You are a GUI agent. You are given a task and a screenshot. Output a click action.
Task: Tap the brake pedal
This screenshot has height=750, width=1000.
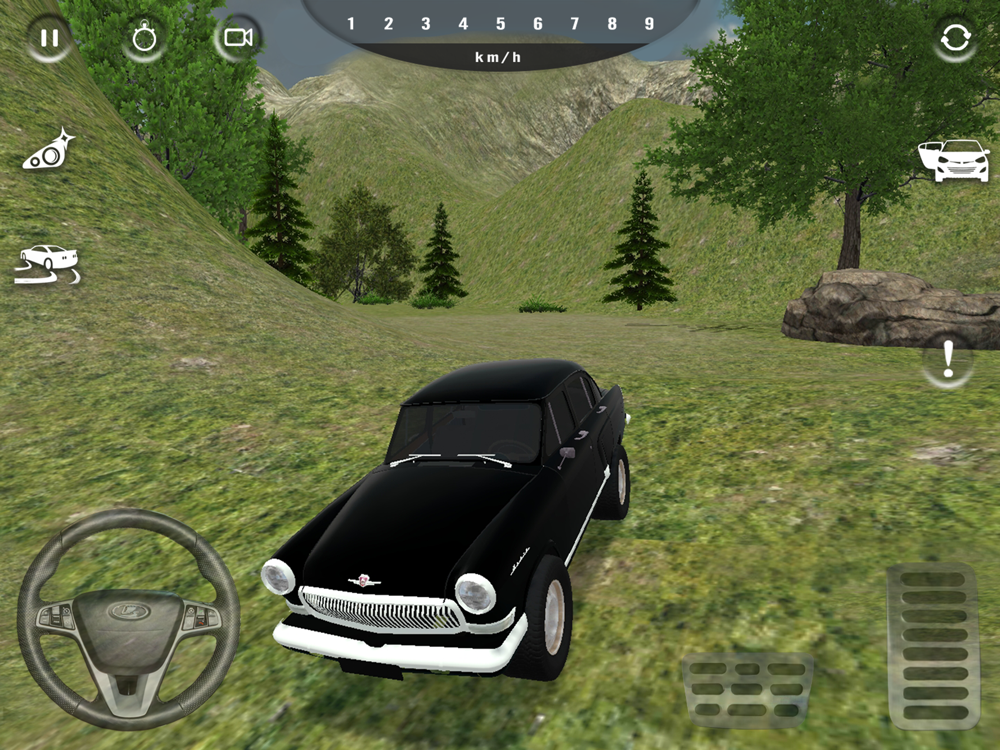[747, 689]
